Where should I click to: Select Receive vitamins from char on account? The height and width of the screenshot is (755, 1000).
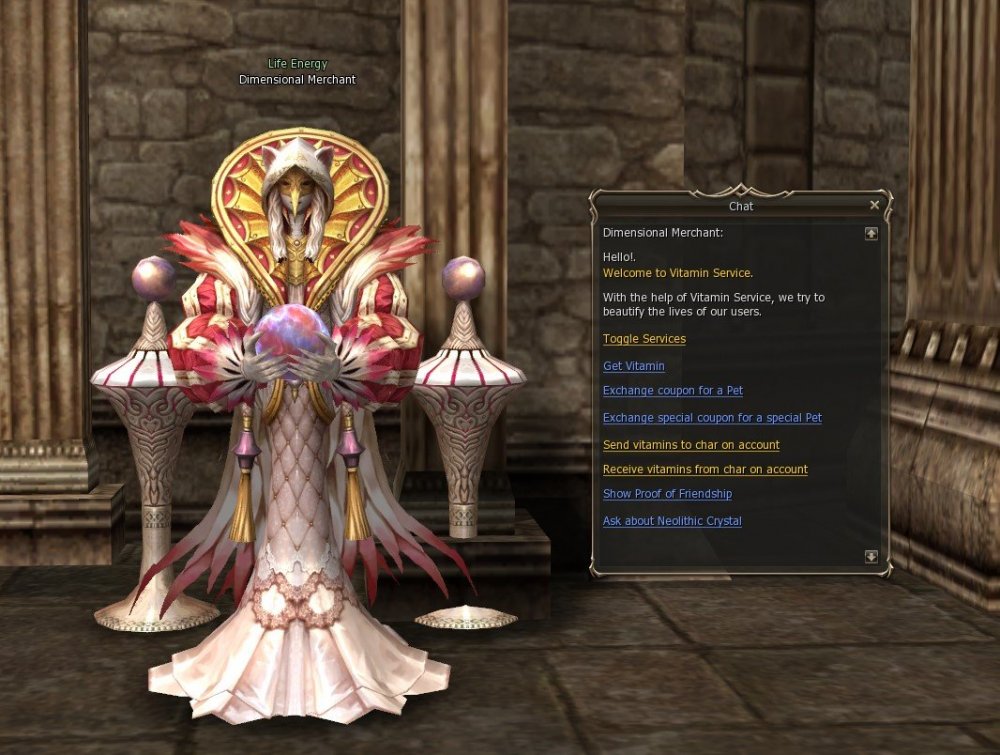point(705,469)
